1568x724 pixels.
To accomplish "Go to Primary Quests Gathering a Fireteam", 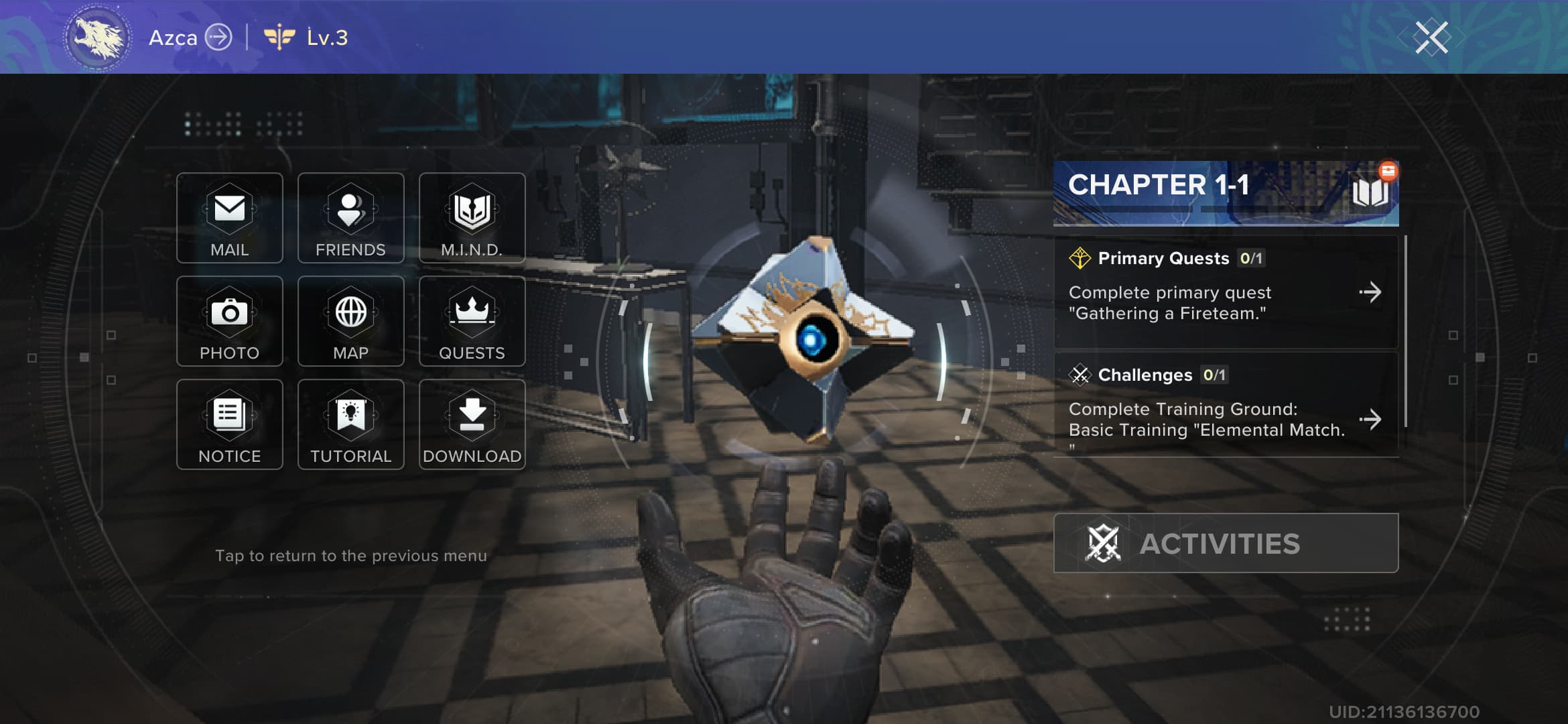I will click(x=1226, y=292).
